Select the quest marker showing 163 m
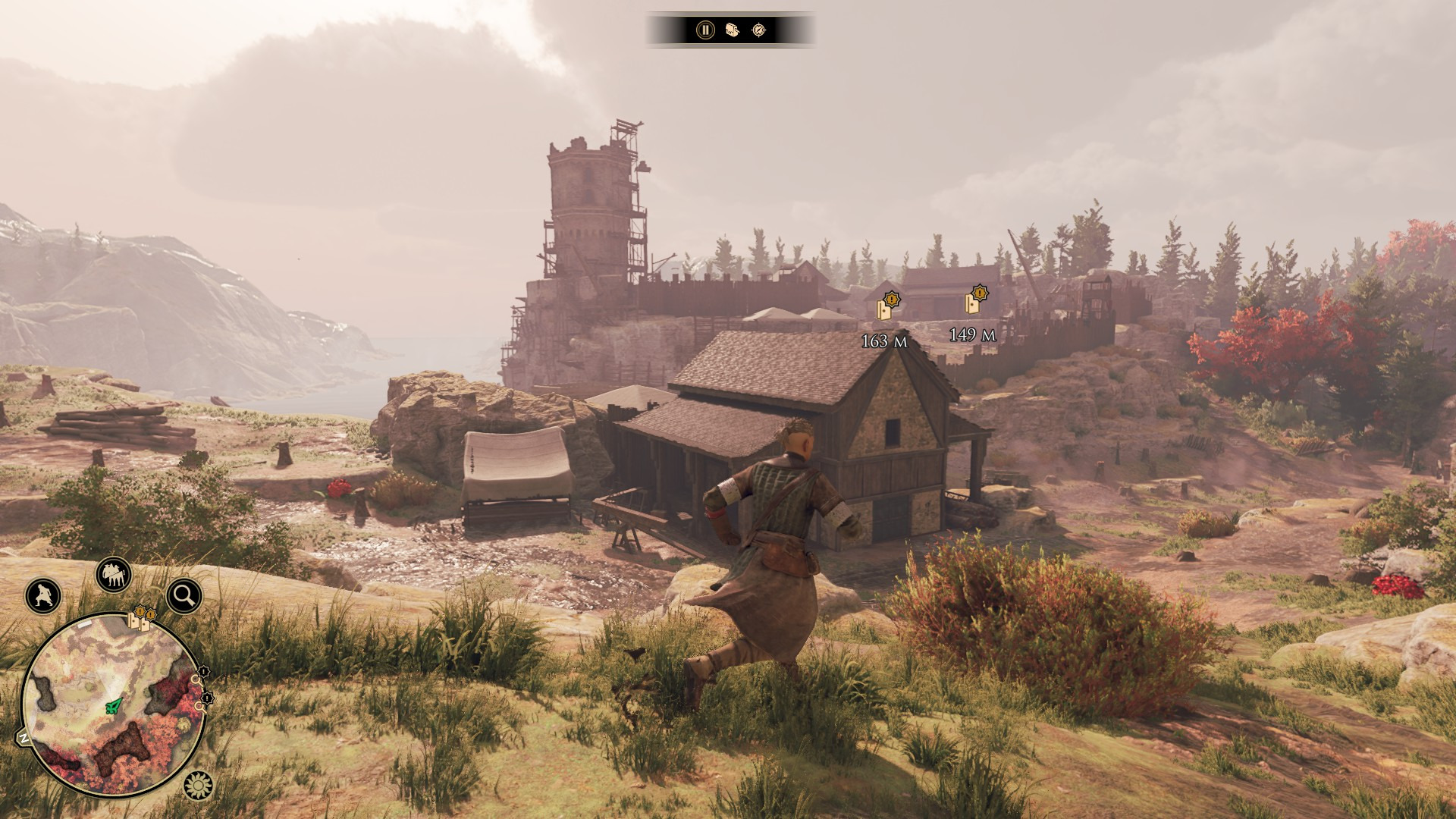 886,306
